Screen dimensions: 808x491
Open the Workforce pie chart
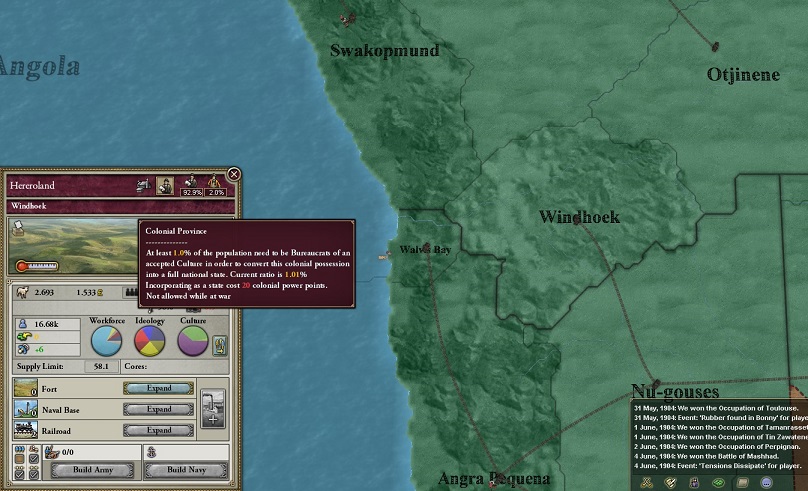(x=107, y=341)
